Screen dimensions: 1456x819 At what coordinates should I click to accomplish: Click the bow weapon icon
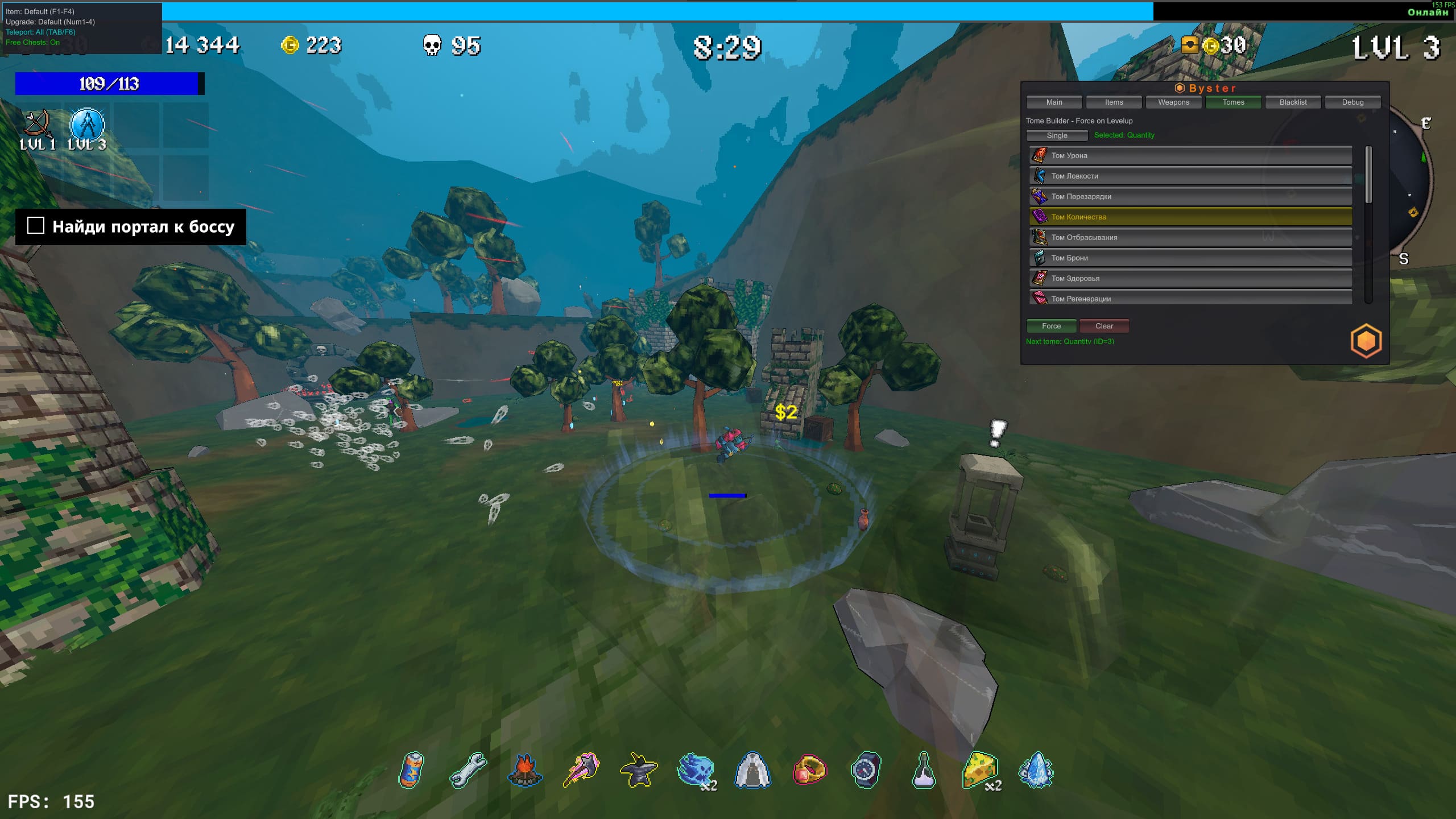(38, 123)
